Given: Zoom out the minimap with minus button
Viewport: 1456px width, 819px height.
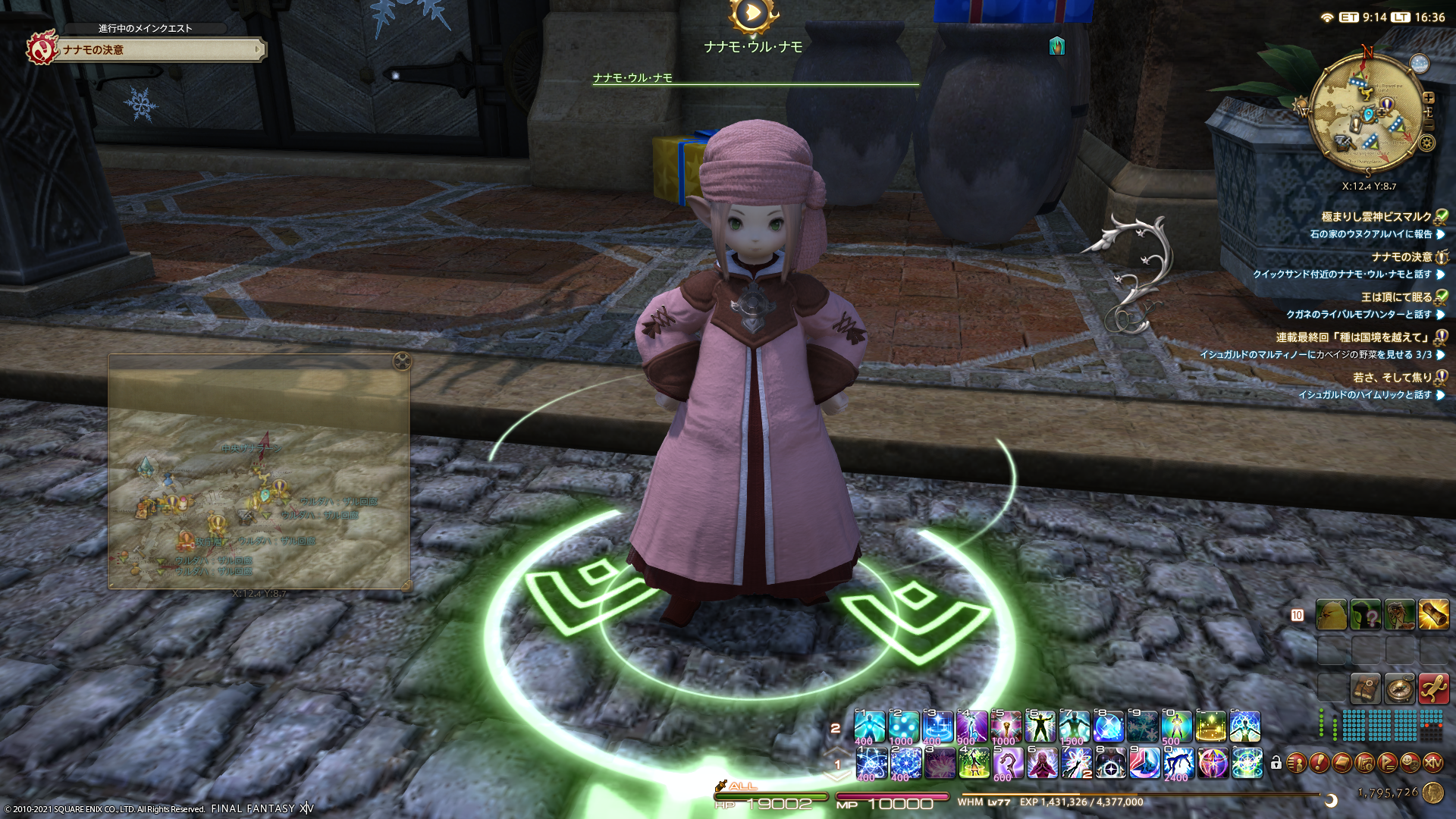Looking at the screenshot, I should pos(1429,126).
